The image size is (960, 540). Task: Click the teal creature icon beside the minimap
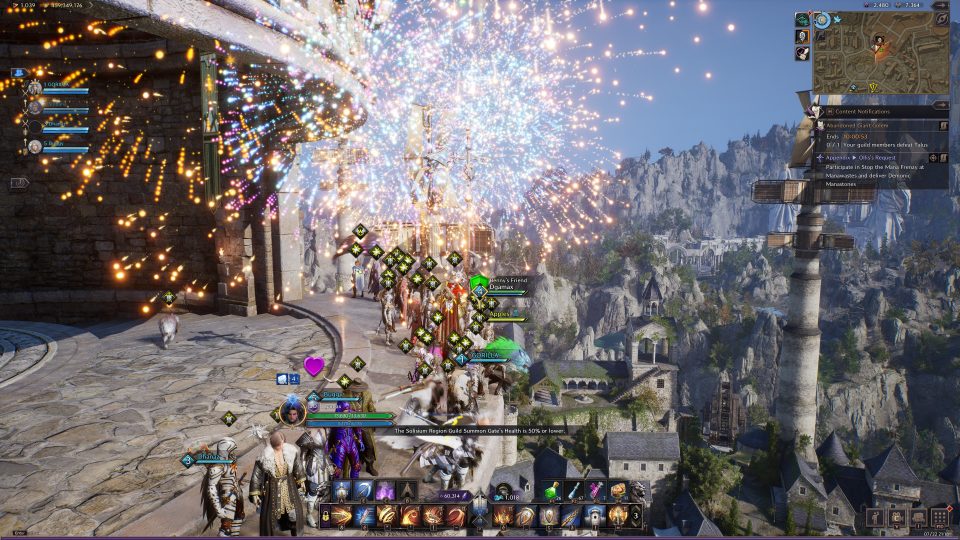click(x=802, y=19)
